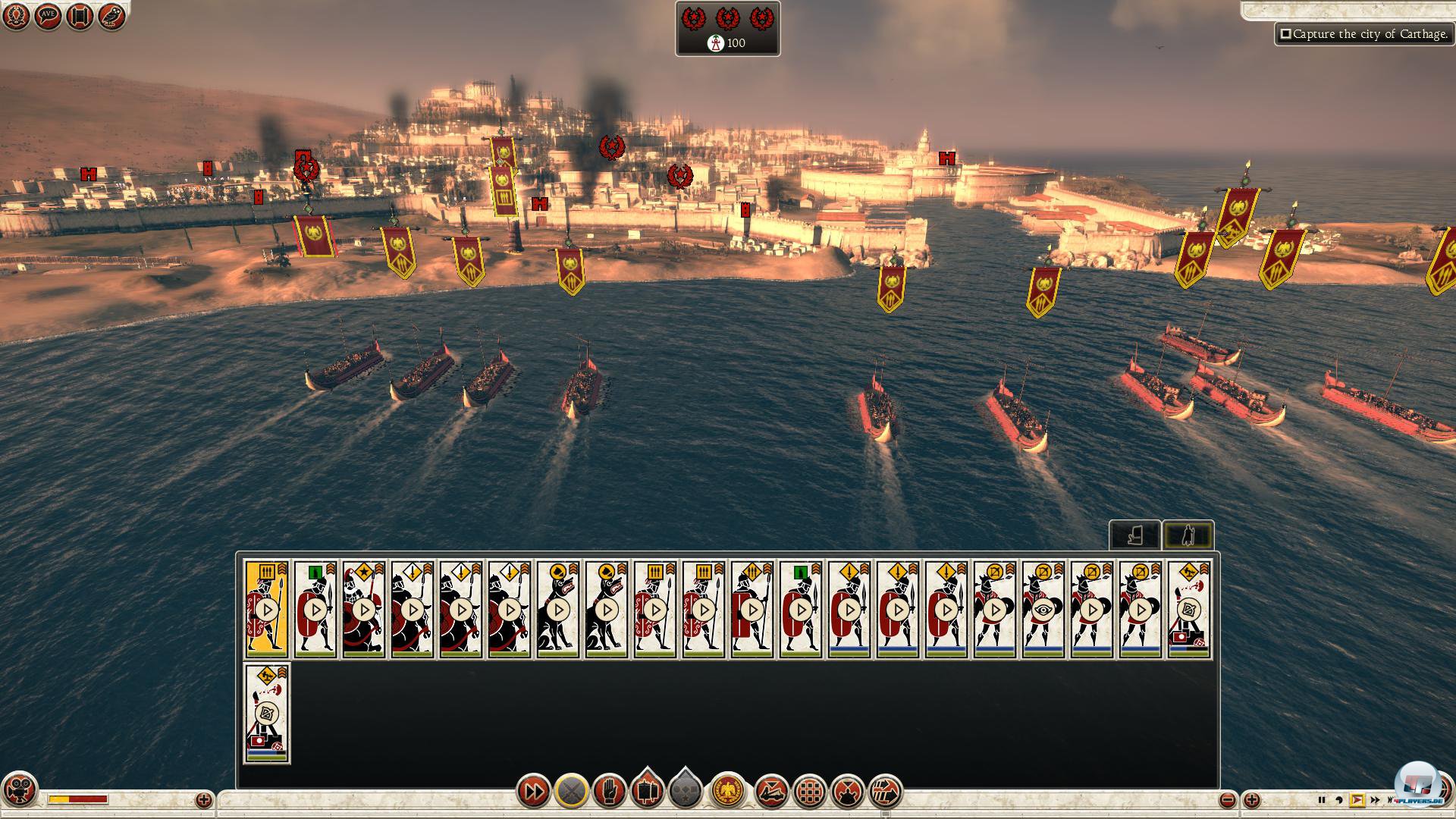Click the raised hand halt button

coord(609,792)
